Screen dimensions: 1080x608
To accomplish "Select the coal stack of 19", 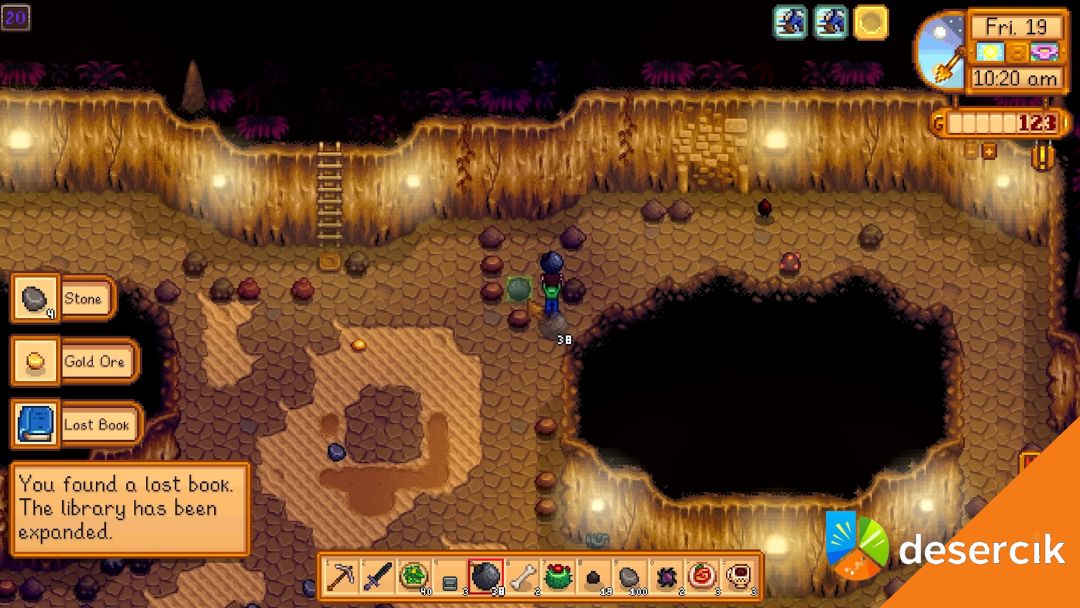I will [594, 576].
